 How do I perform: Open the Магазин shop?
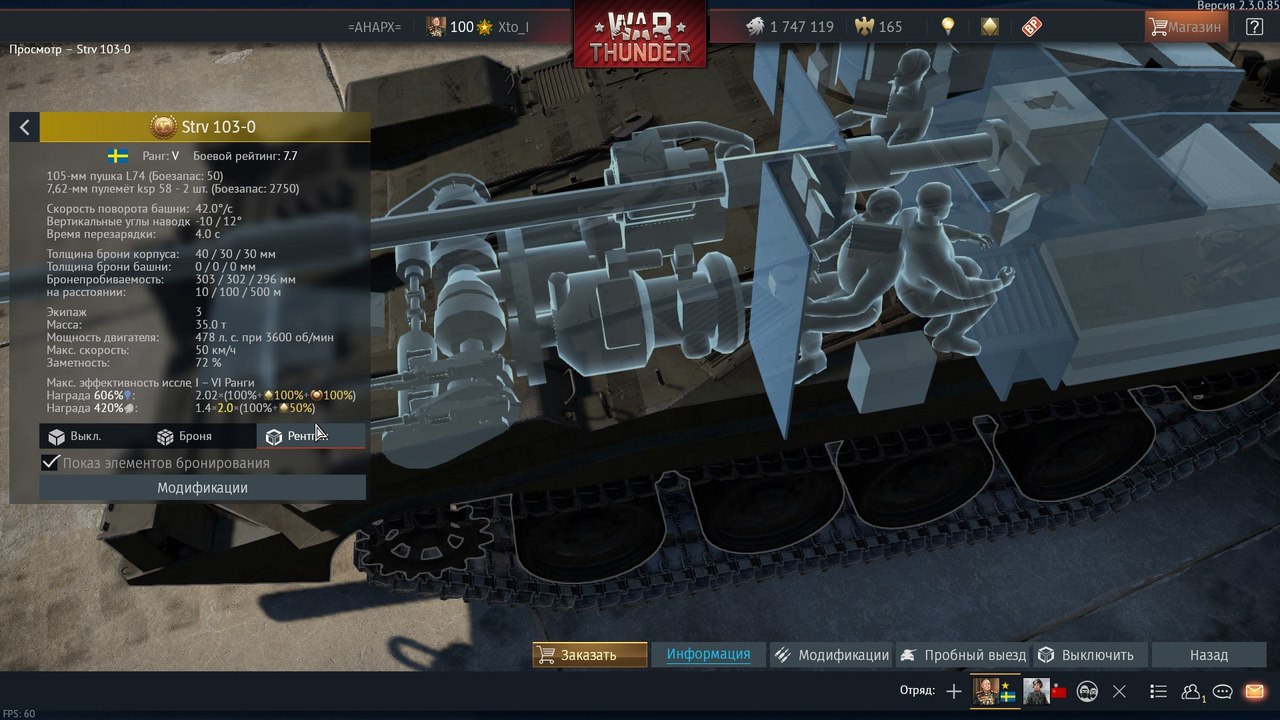point(1185,27)
